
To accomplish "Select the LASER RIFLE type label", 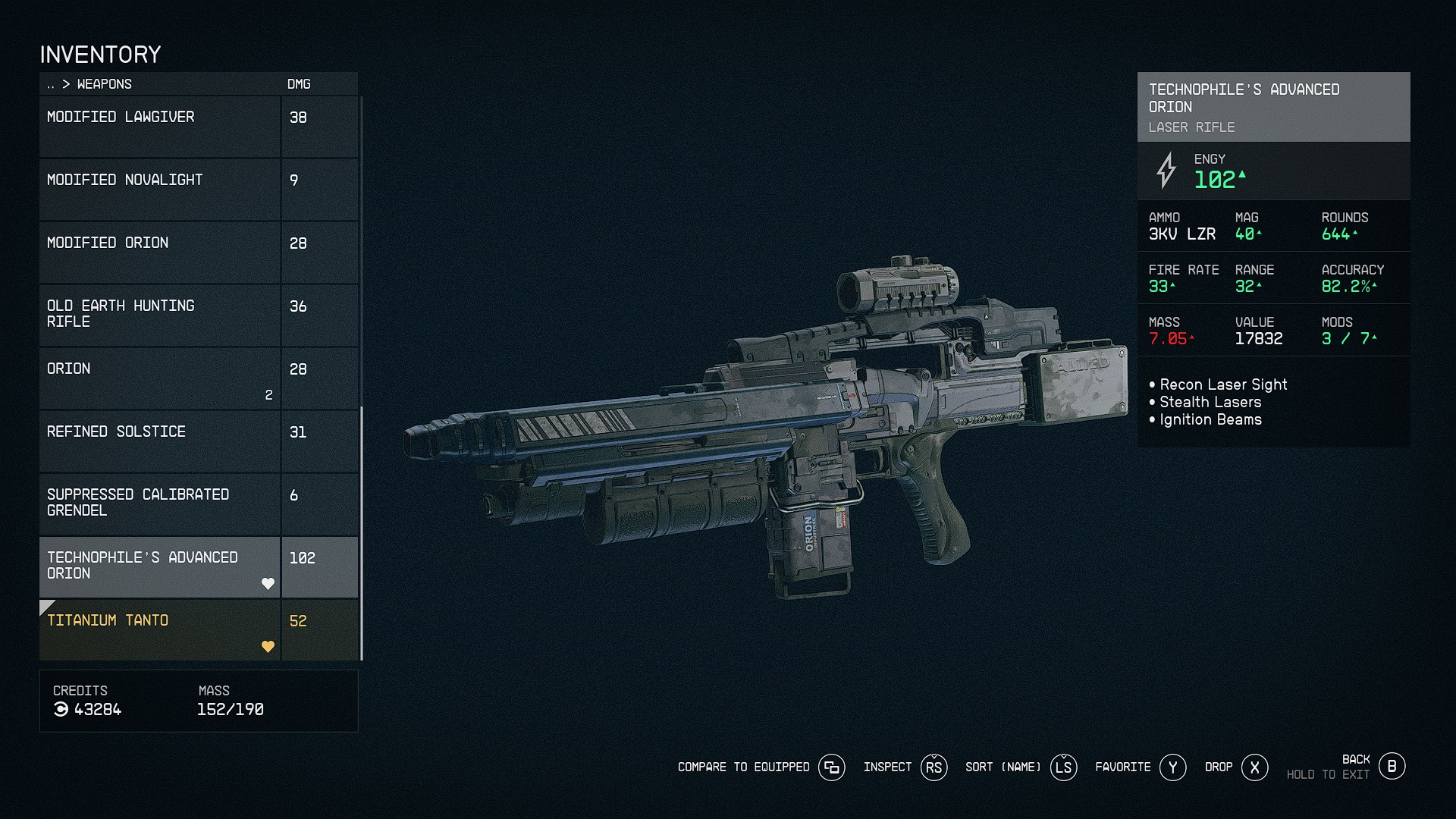I will coord(1191,127).
